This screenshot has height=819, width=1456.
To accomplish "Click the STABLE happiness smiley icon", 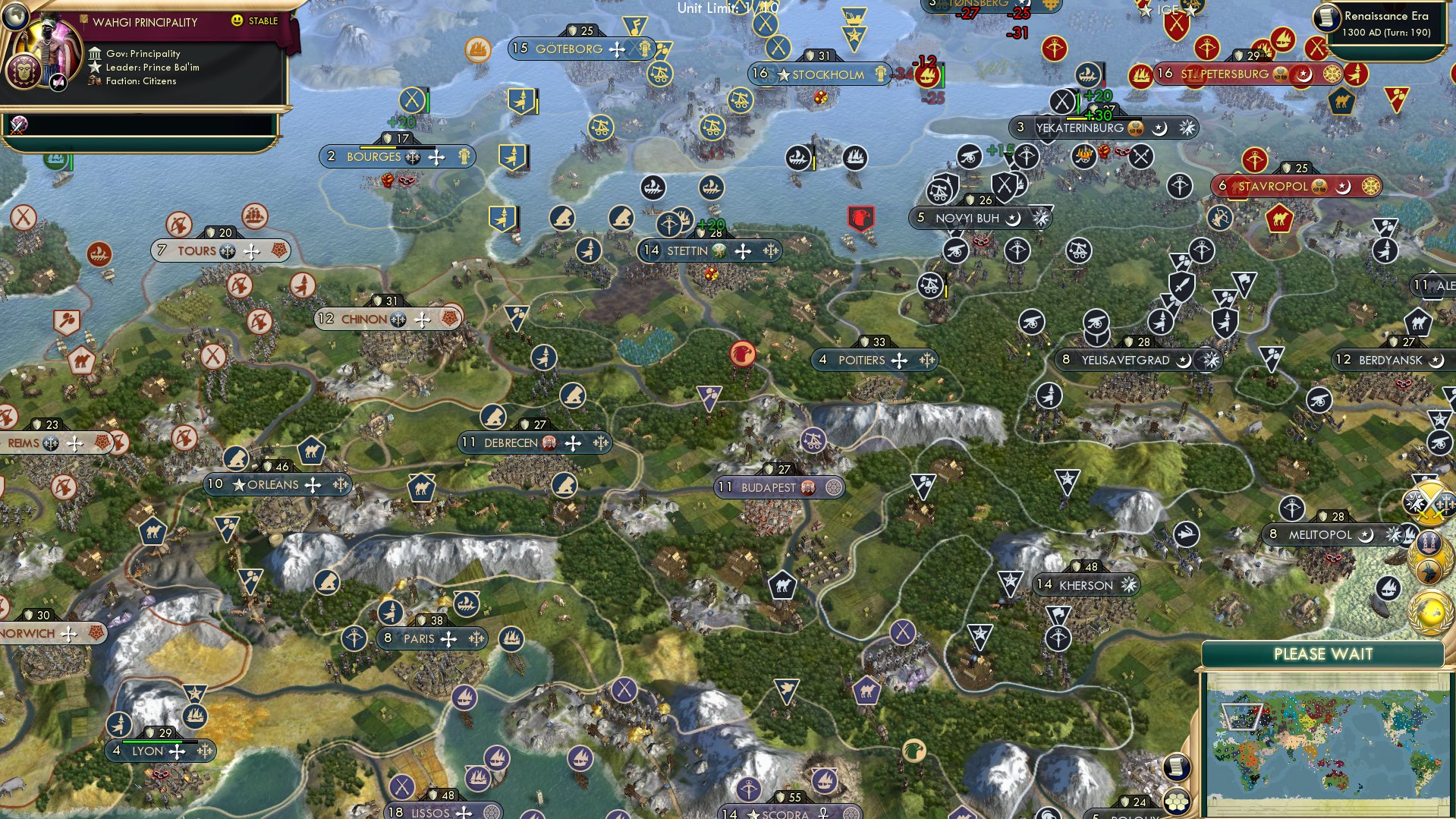I will click(236, 21).
